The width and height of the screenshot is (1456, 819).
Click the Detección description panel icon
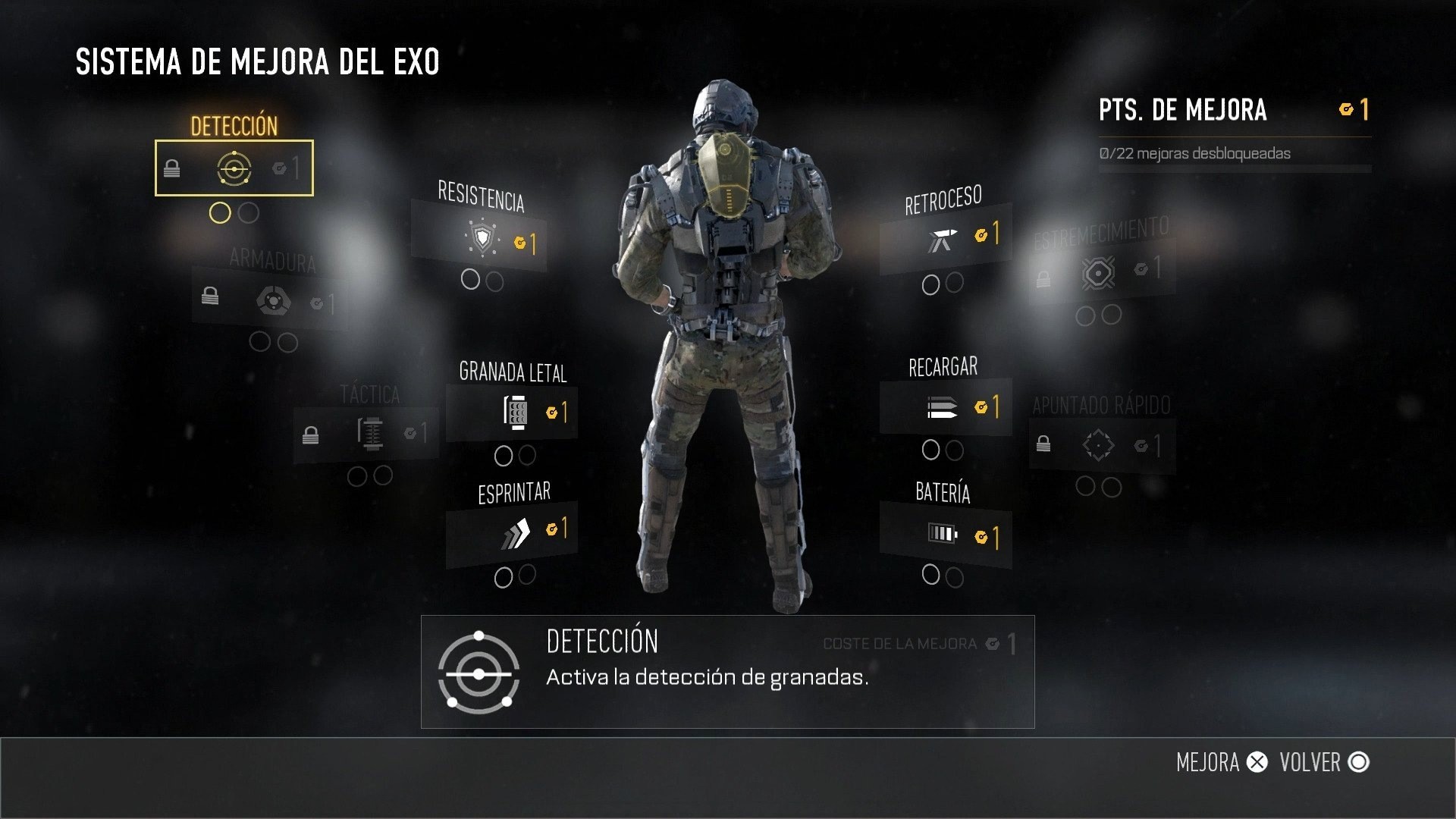click(x=480, y=672)
